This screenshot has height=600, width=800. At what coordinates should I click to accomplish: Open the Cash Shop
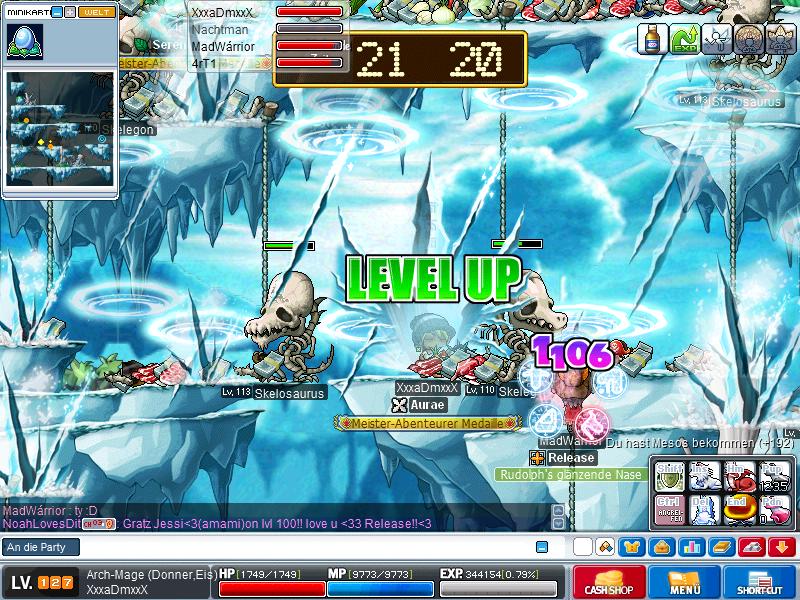[x=610, y=583]
